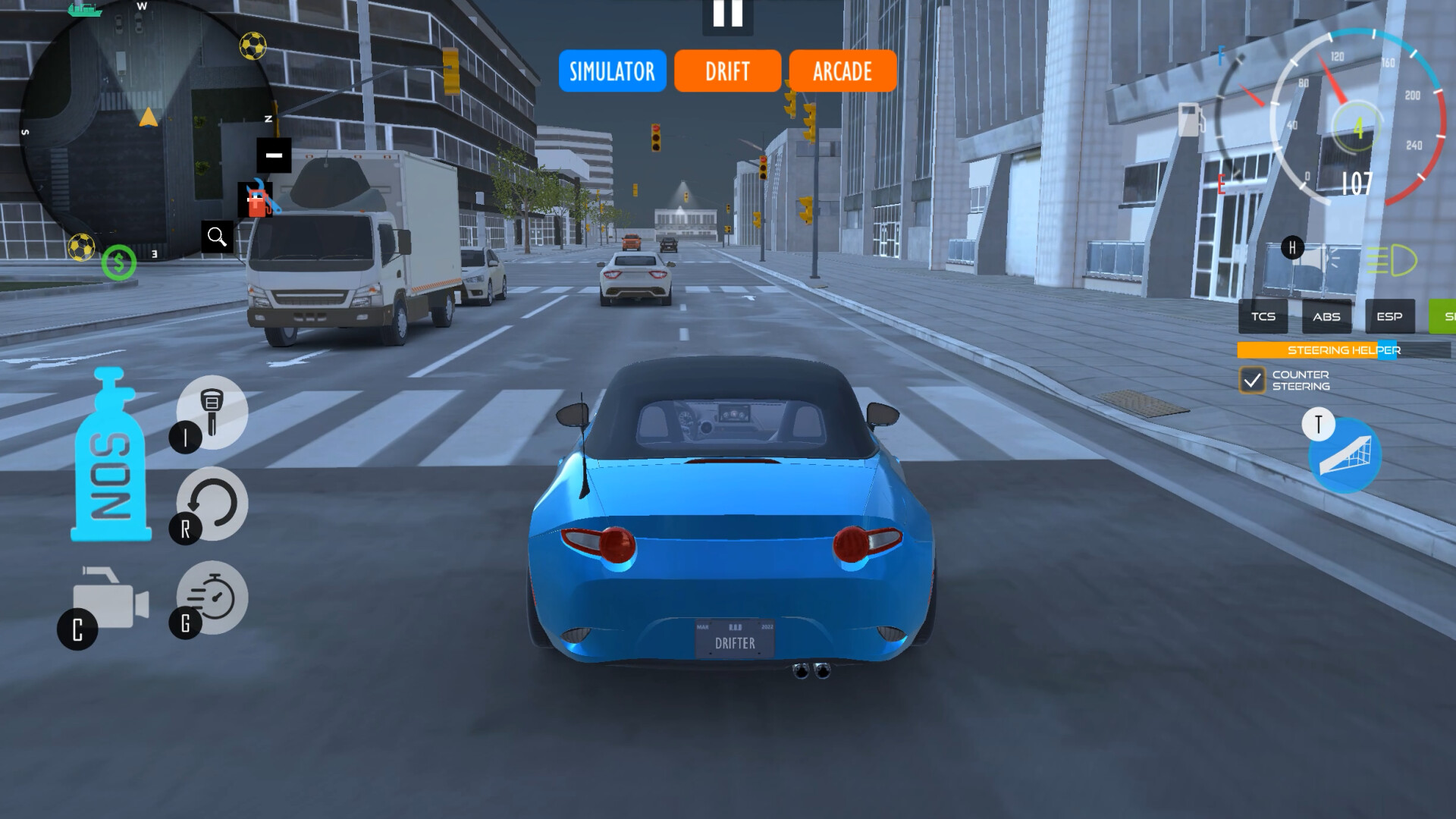The width and height of the screenshot is (1456, 819).
Task: Zoom into the minimap with magnifier icon
Action: (218, 237)
